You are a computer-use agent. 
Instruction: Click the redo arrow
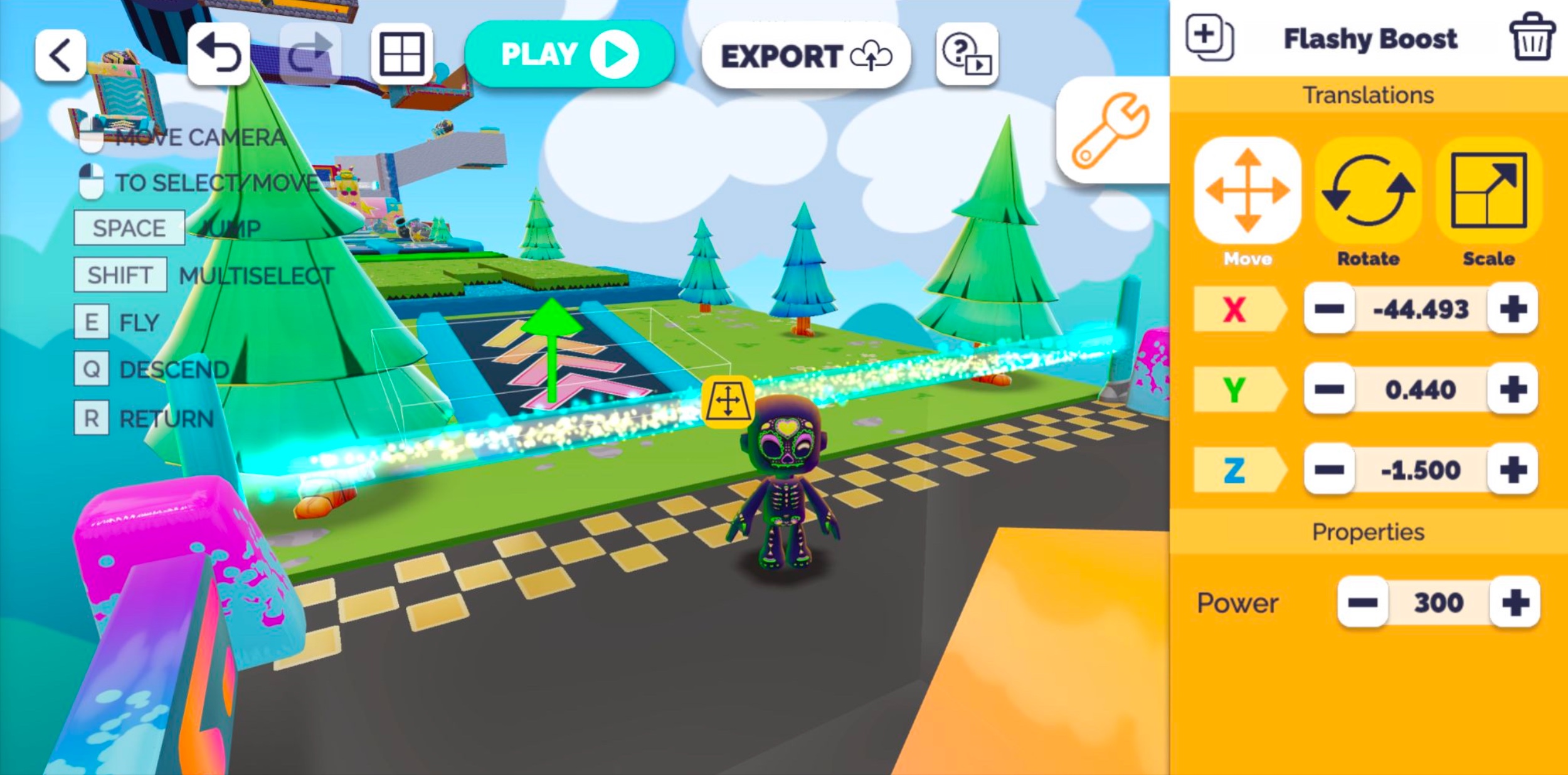coord(309,54)
